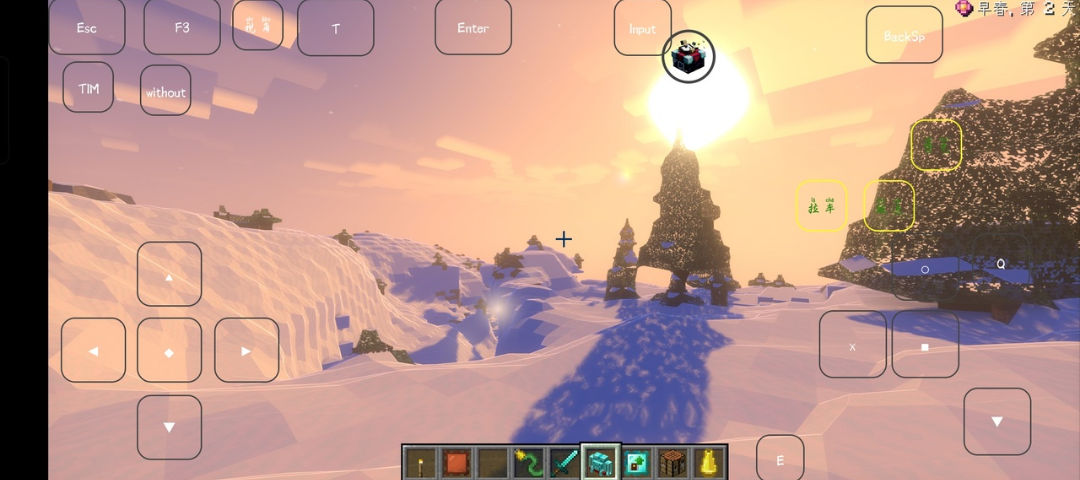Screen dimensions: 1080x480
Task: Tap the yellow 拉车 button
Action: pos(821,206)
